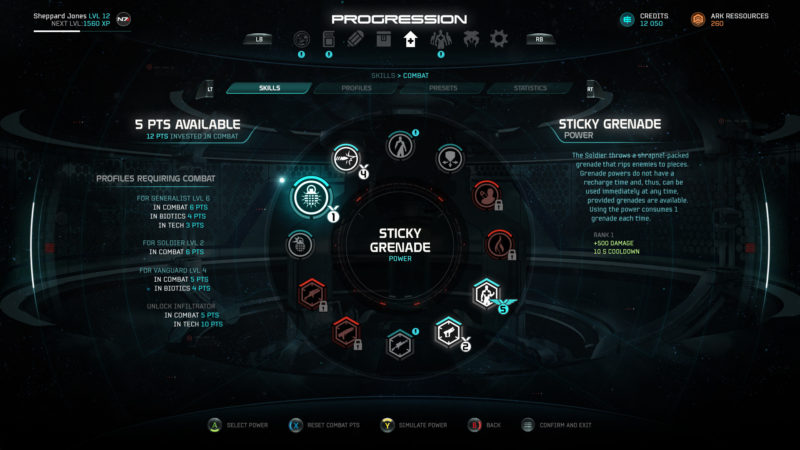Screen dimensions: 800x450
Task: Select the active medical cross progression icon
Action: pyautogui.click(x=409, y=39)
